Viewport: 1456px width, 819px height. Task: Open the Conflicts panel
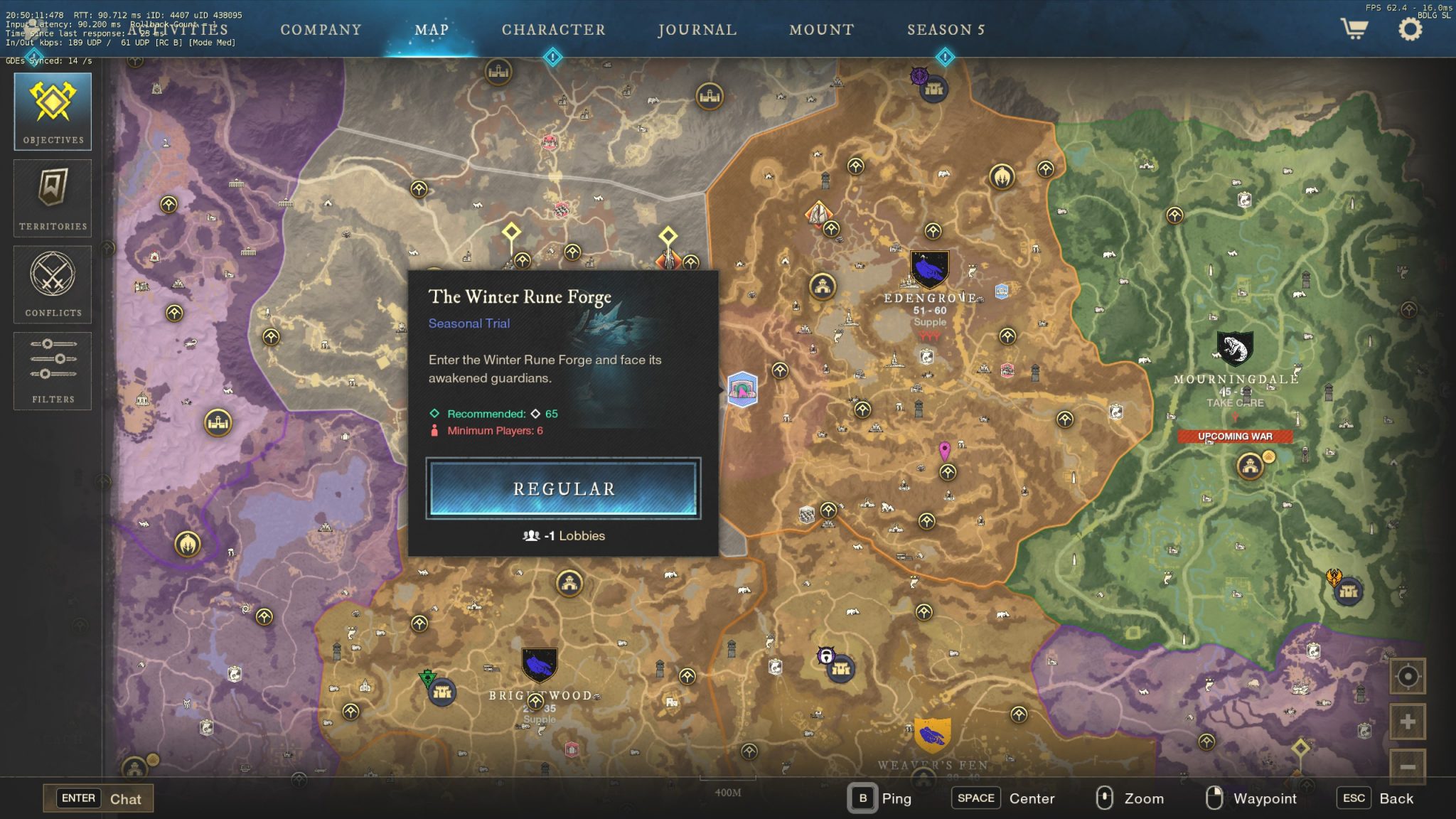click(x=52, y=284)
